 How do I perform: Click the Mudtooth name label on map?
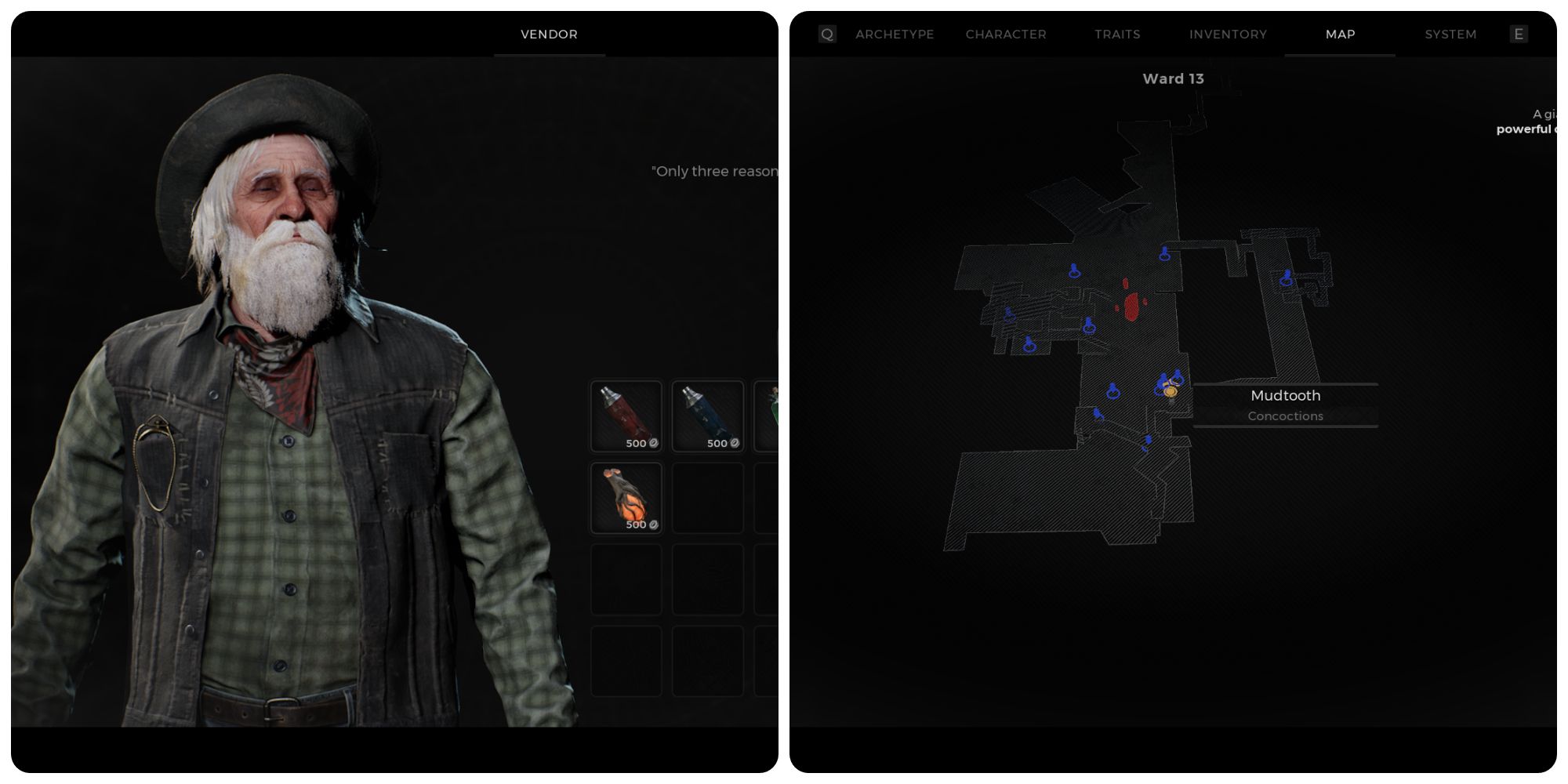pyautogui.click(x=1285, y=395)
